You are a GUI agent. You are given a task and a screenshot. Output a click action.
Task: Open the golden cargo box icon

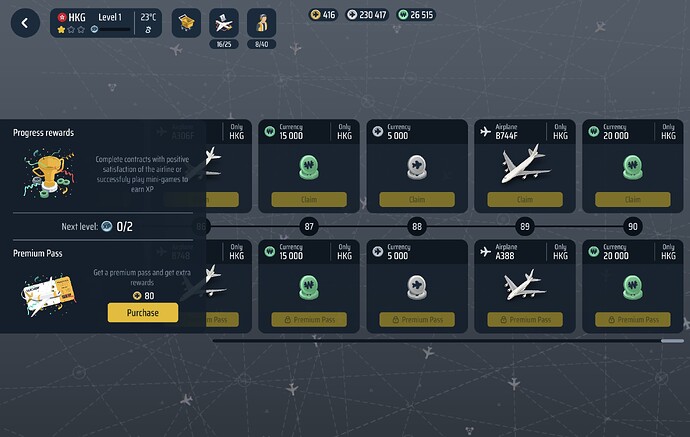(x=187, y=22)
